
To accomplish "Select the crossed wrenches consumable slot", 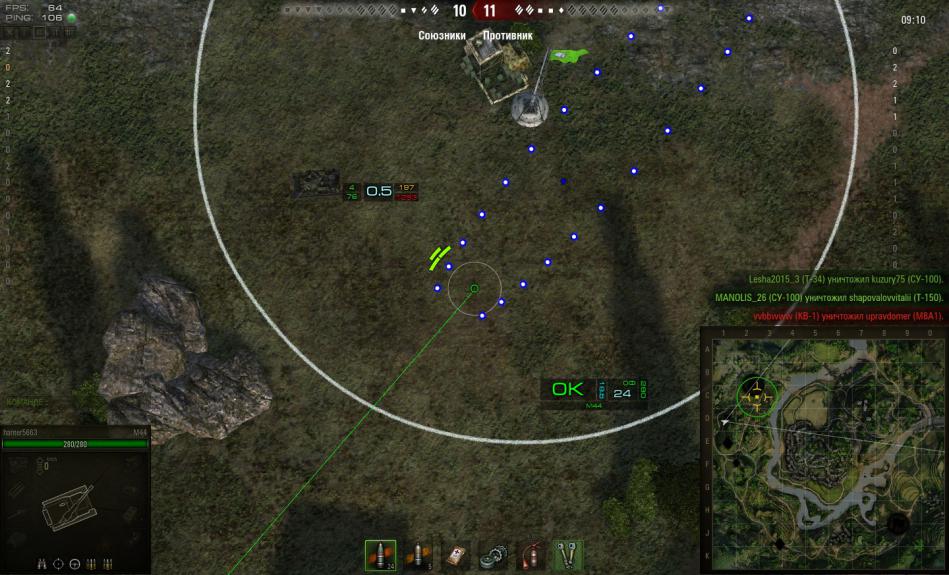I will point(568,555).
